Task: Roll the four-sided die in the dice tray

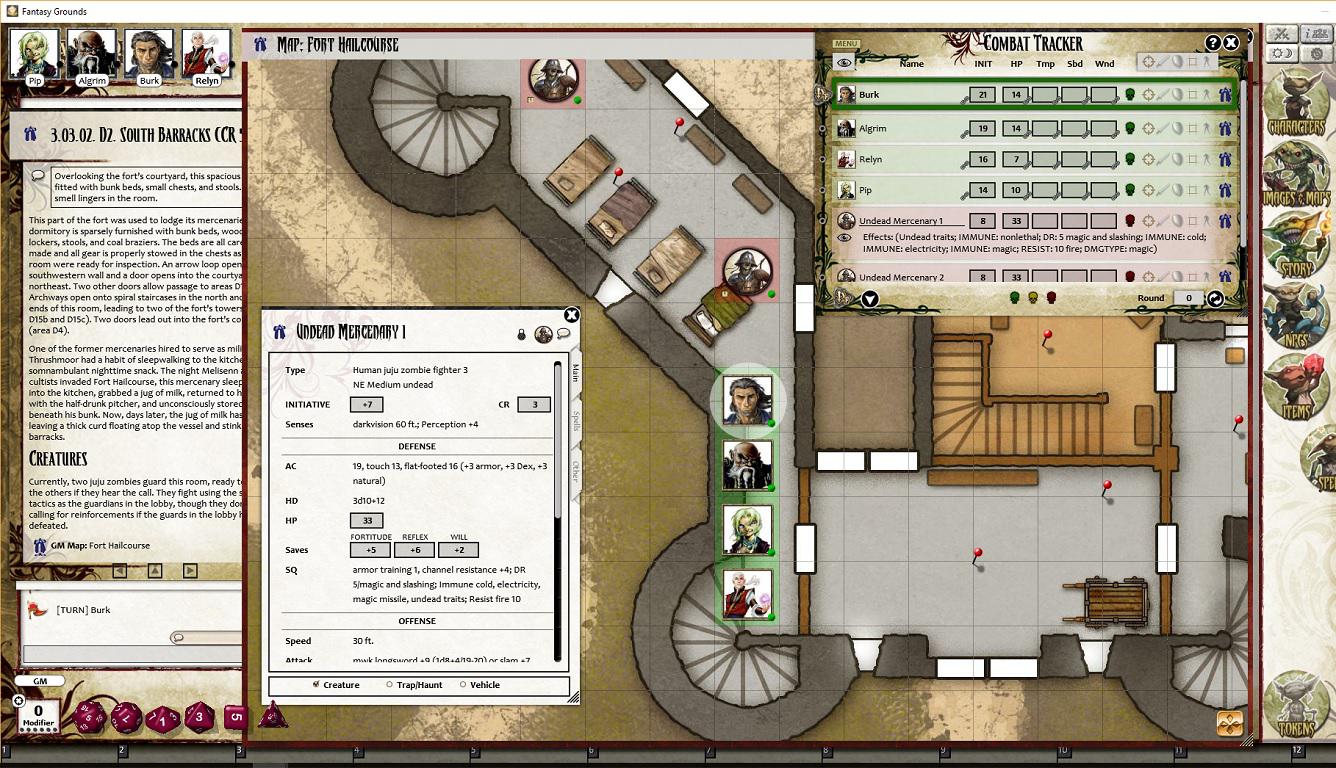Action: (273, 716)
